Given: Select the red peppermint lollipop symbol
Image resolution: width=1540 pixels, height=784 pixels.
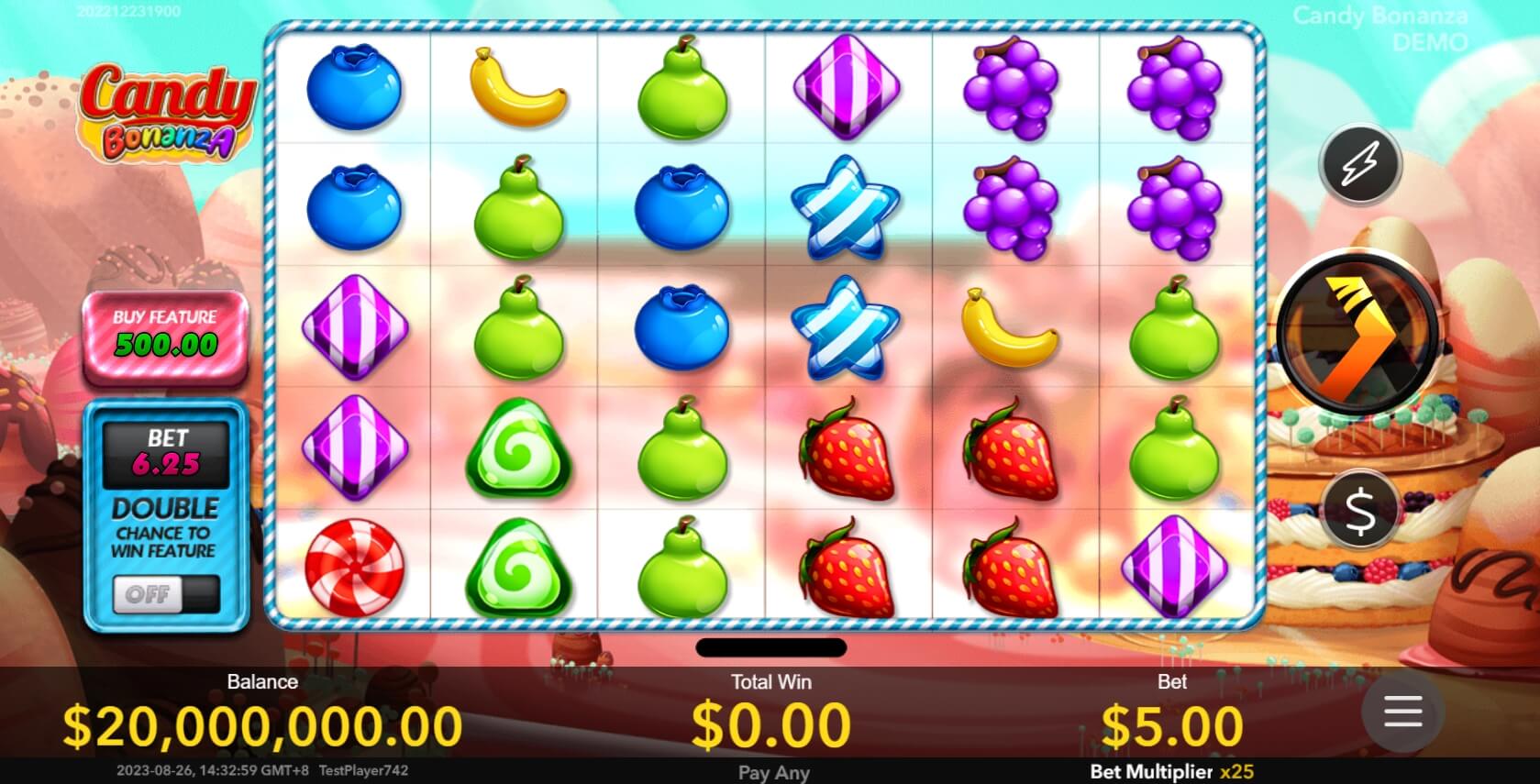Looking at the screenshot, I should pyautogui.click(x=352, y=568).
